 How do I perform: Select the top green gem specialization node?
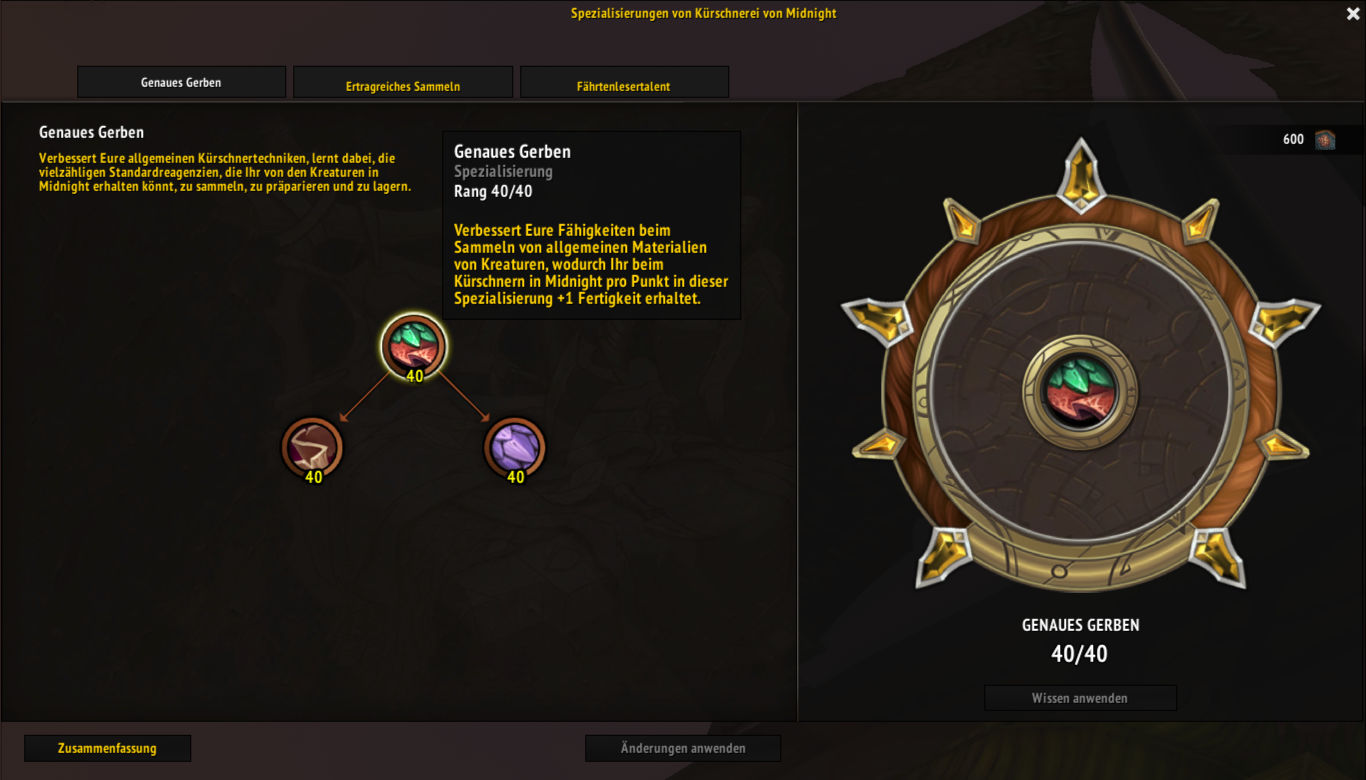[414, 345]
